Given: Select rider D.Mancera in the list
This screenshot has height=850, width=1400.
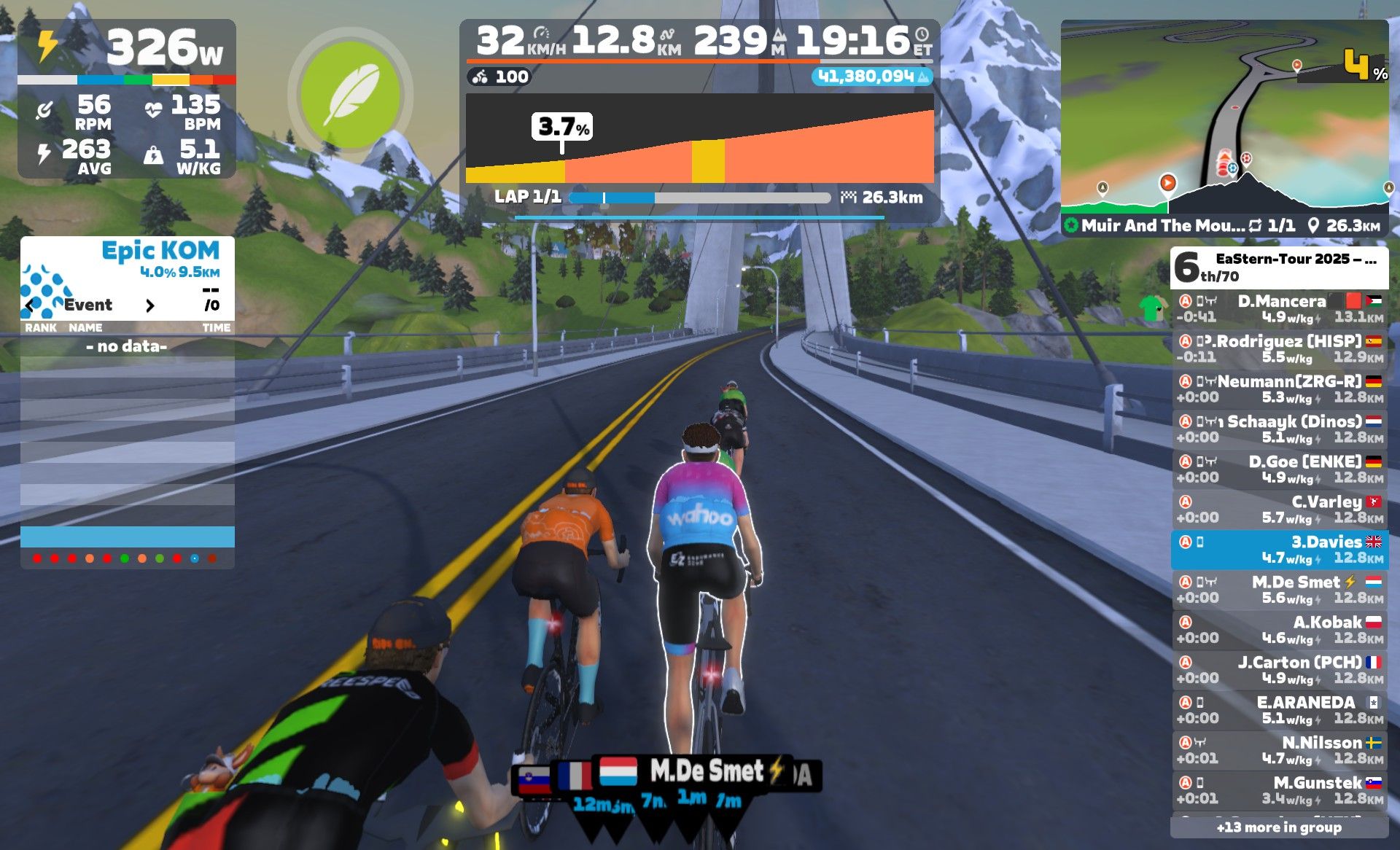Looking at the screenshot, I should click(x=1280, y=308).
